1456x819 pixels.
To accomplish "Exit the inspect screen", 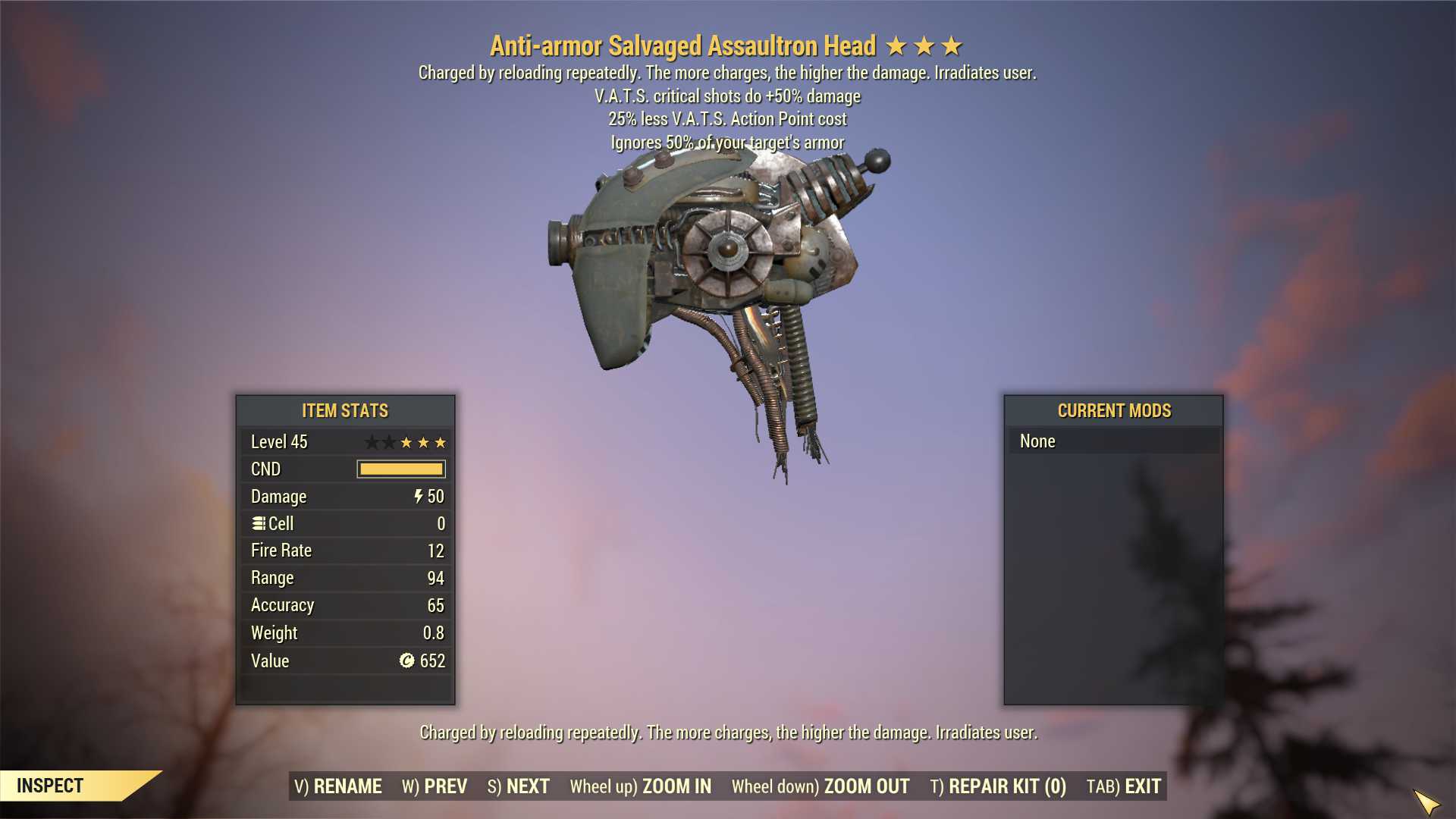I will pyautogui.click(x=1124, y=786).
